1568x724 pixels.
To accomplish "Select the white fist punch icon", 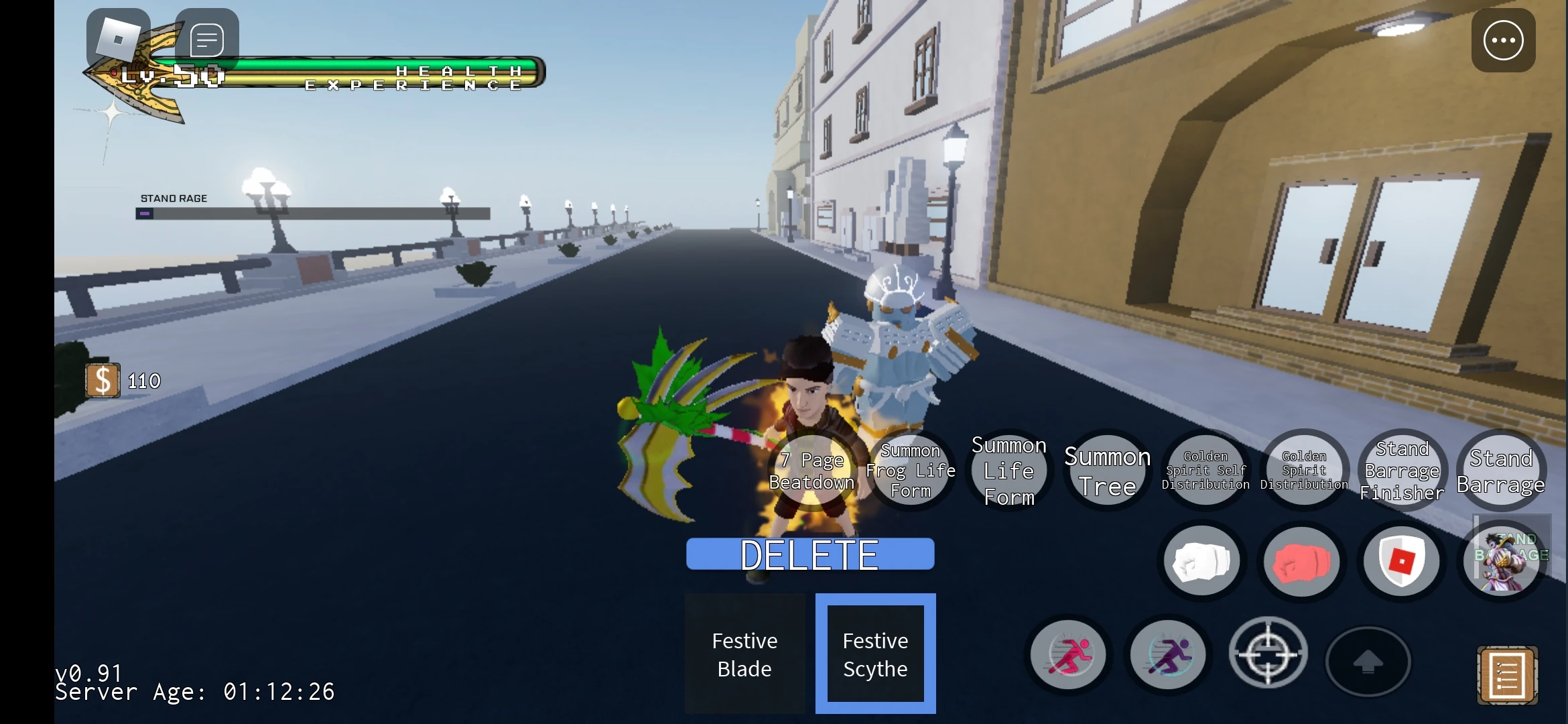I will click(x=1201, y=560).
